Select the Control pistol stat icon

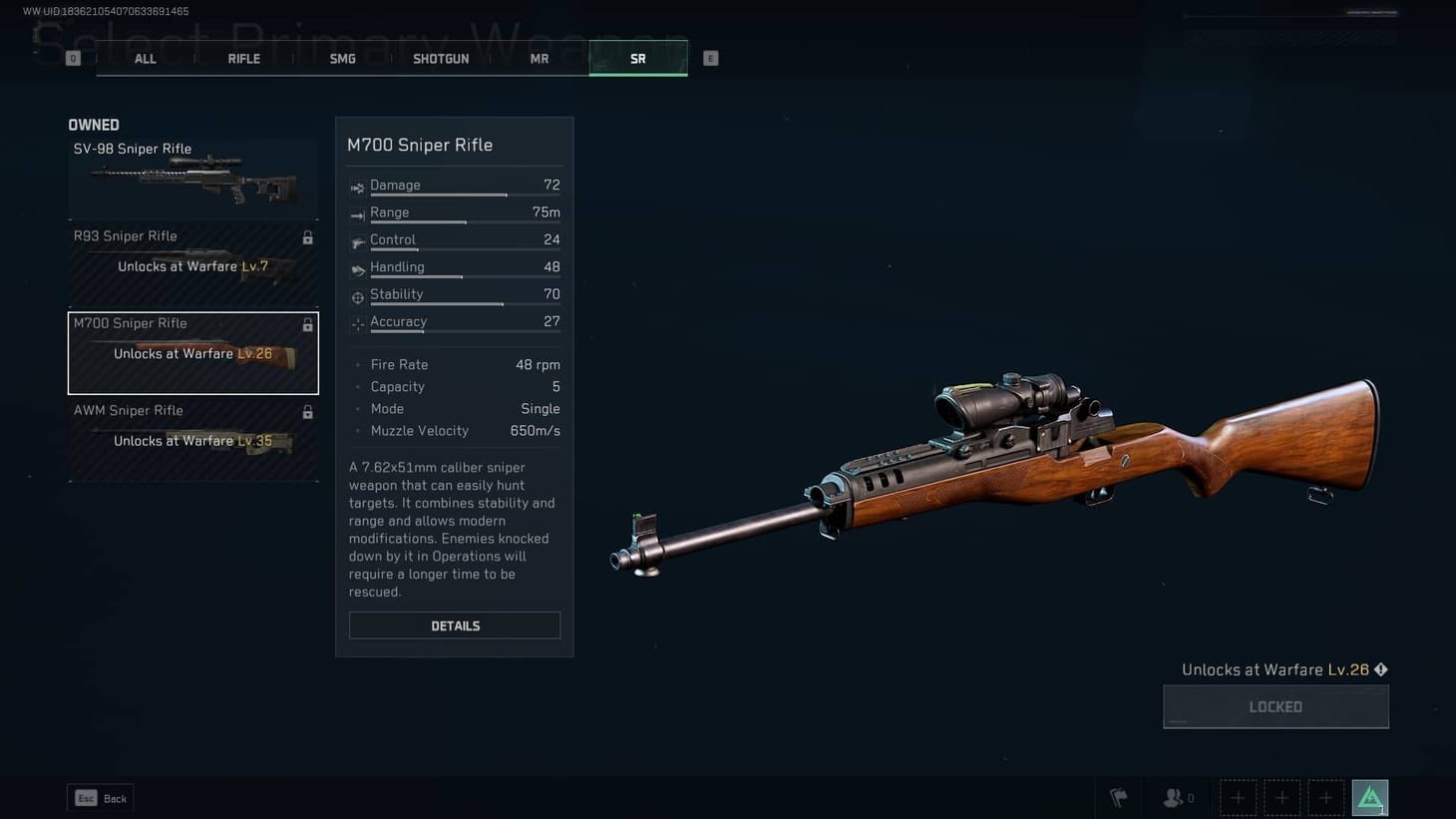[357, 240]
